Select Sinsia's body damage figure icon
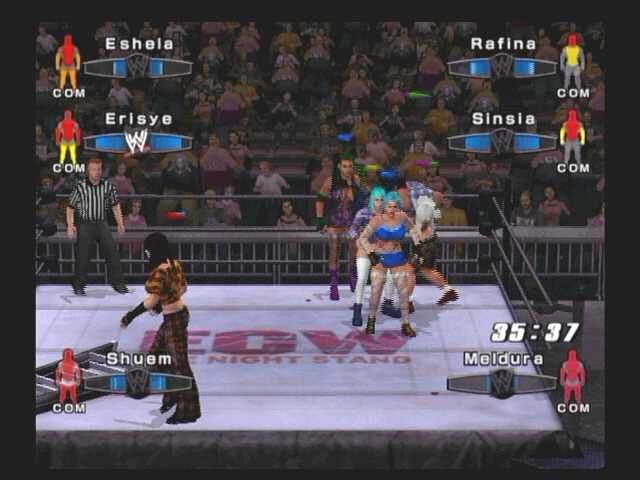The width and height of the screenshot is (640, 480). click(572, 136)
